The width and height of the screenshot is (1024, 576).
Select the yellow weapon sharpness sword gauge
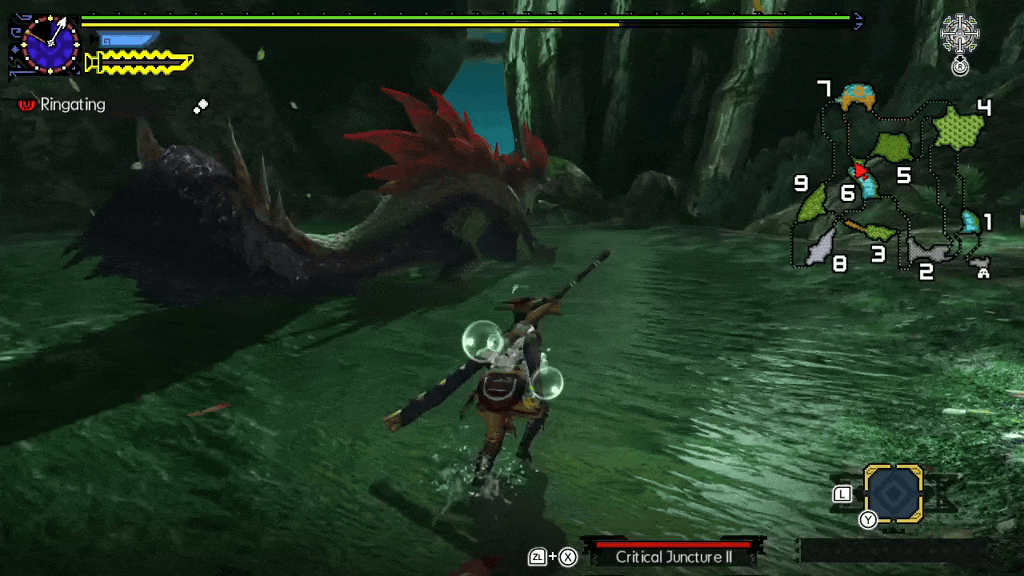click(138, 63)
